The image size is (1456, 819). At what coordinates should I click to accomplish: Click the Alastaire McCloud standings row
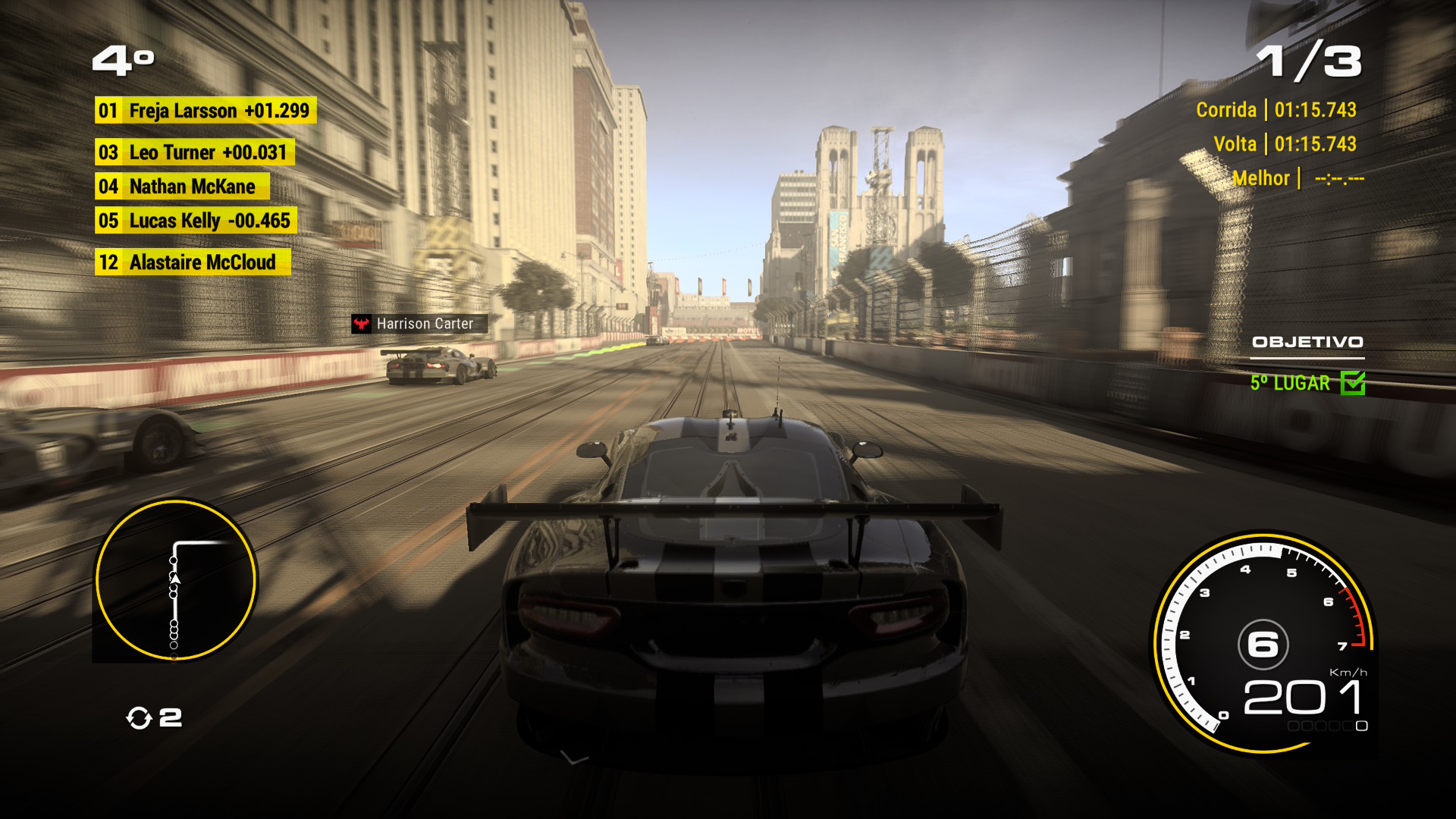(x=192, y=262)
